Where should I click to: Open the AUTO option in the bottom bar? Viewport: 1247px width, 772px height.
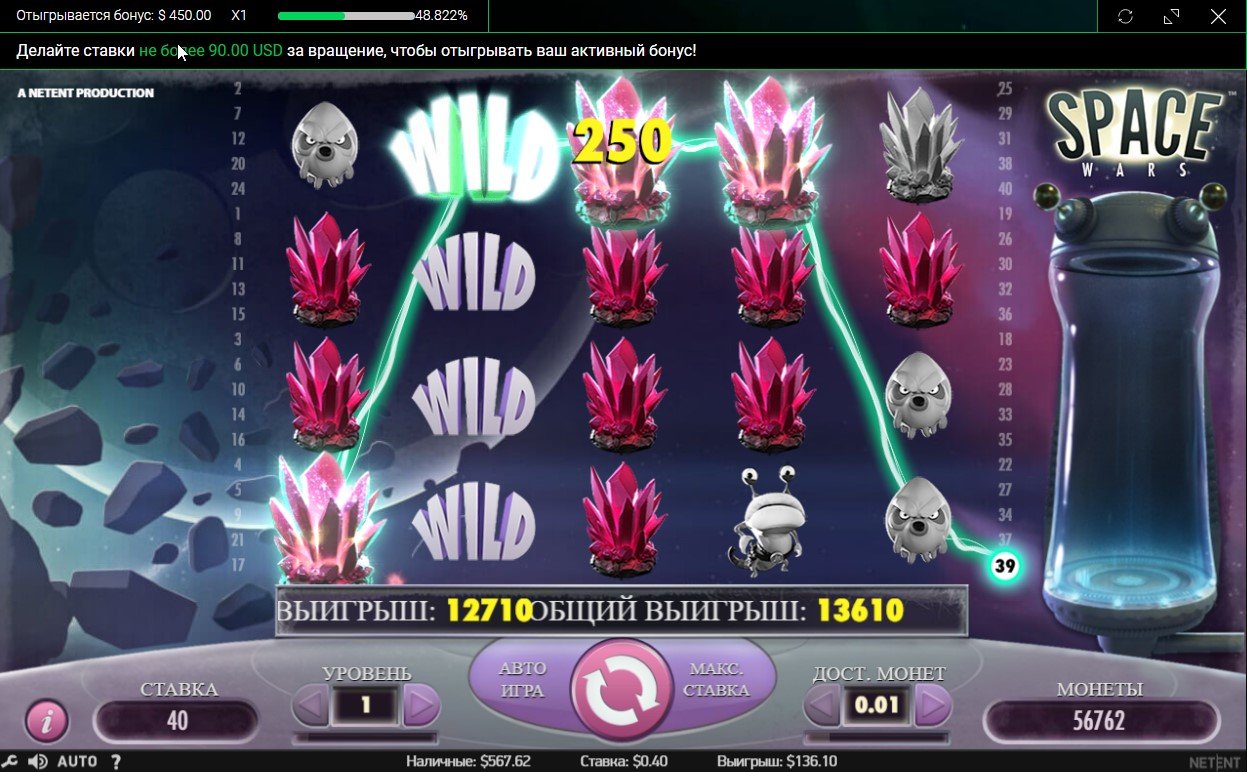pos(77,761)
